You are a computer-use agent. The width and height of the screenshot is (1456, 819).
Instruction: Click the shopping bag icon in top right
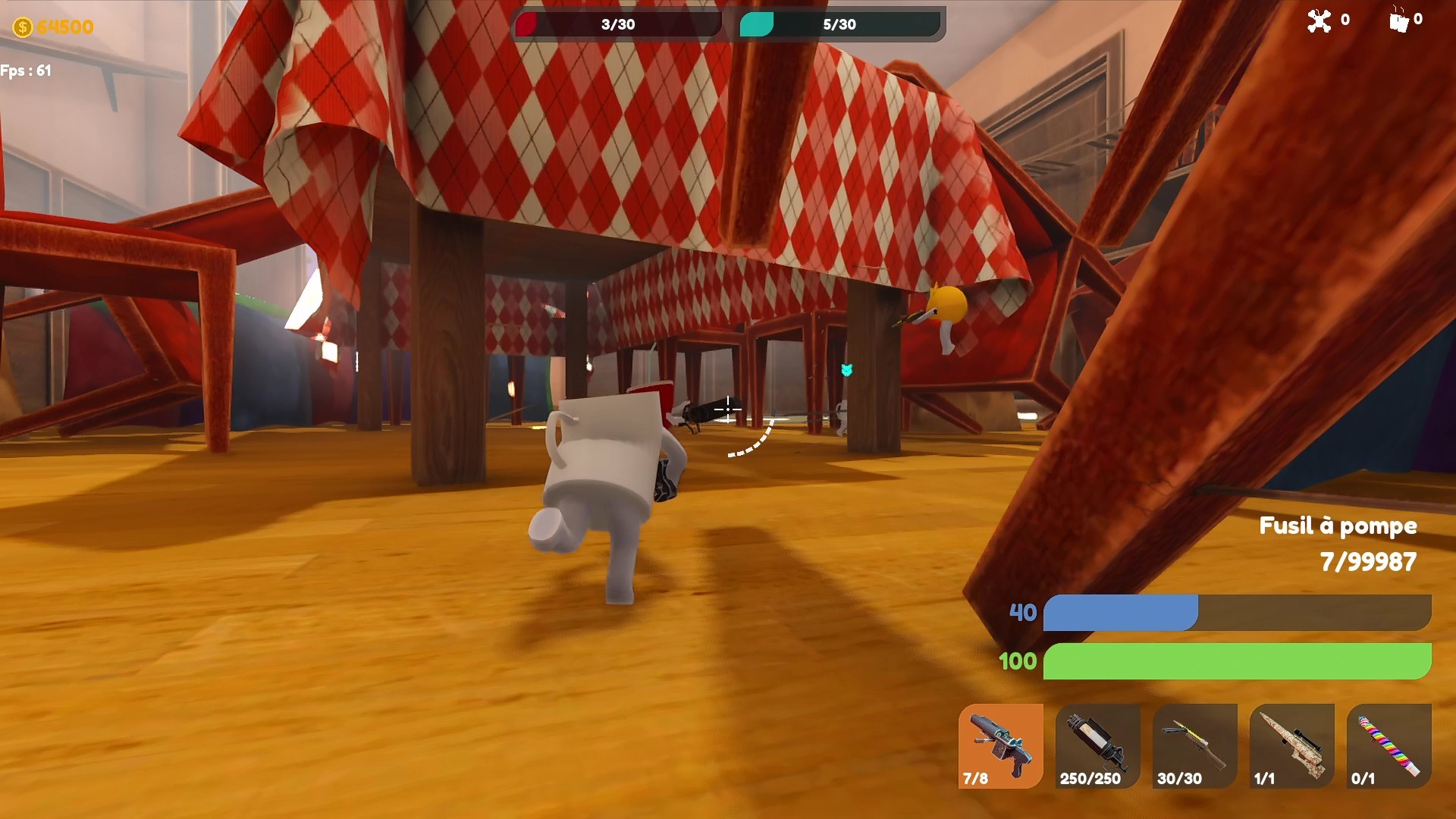(x=1399, y=21)
